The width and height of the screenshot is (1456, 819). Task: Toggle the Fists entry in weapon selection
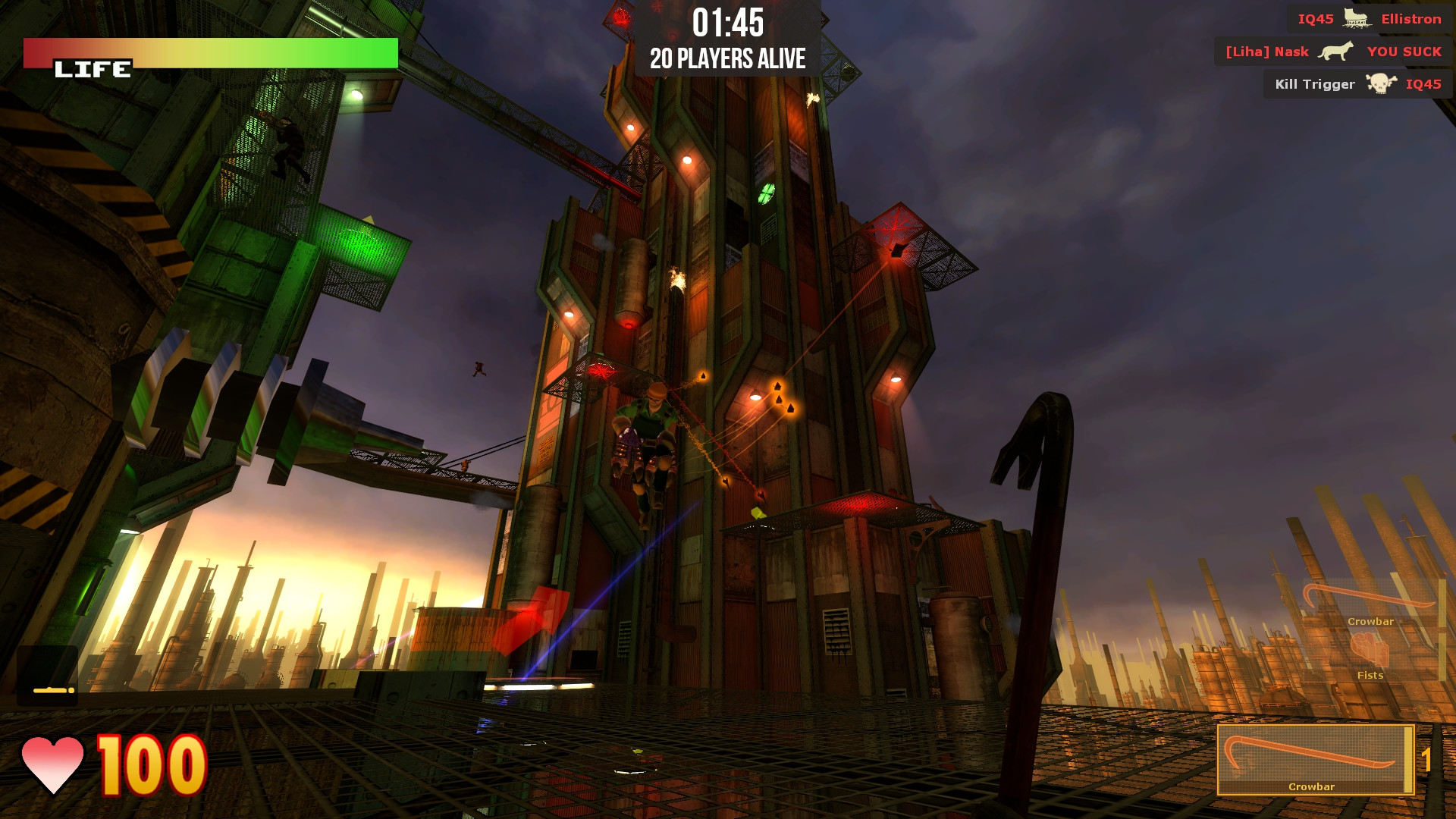[1369, 674]
